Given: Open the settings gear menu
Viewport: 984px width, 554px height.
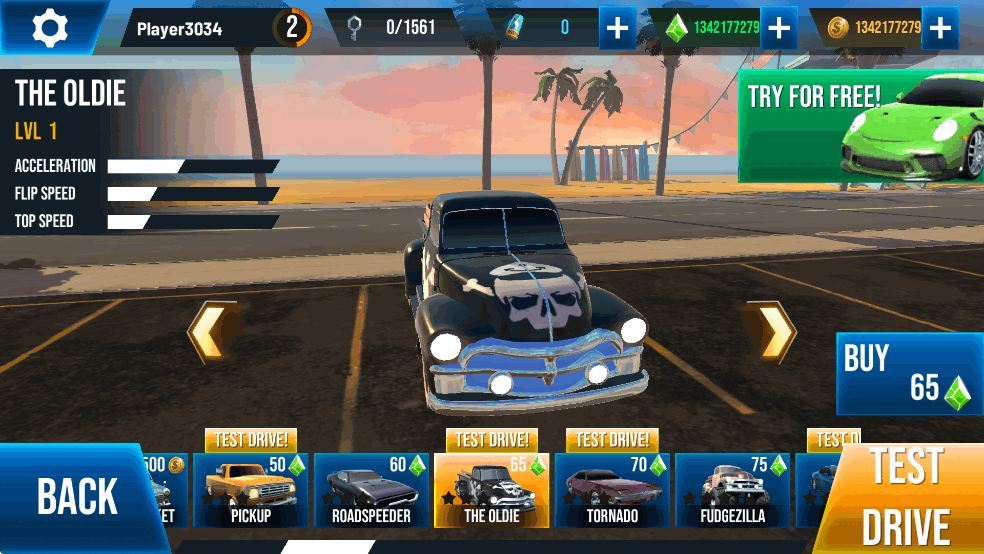Looking at the screenshot, I should click(50, 27).
